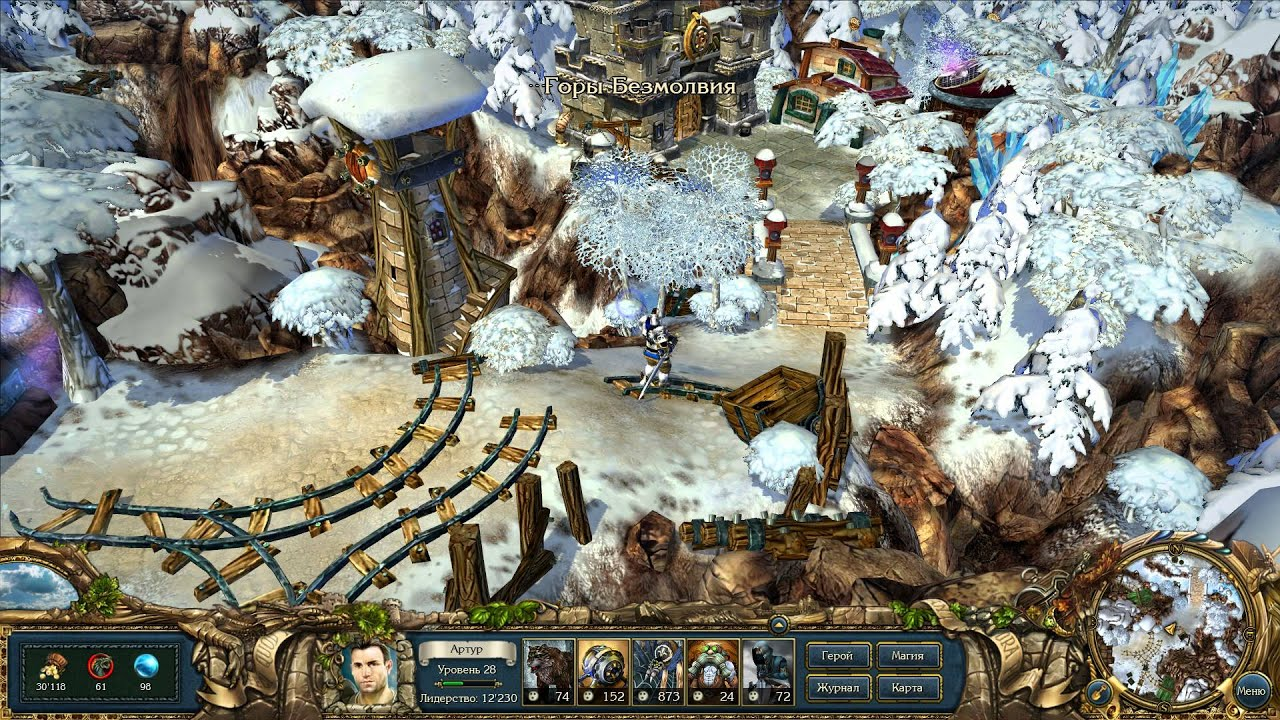
Task: Open the Герой hero screen
Action: click(x=836, y=657)
